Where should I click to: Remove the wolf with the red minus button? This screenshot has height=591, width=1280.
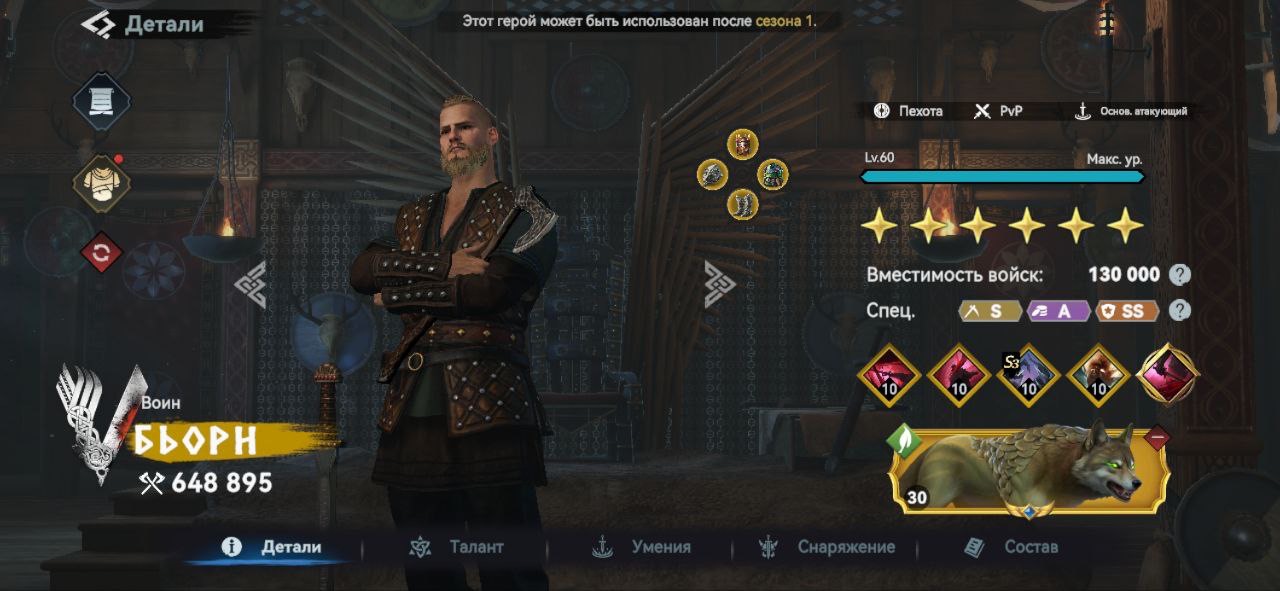(1157, 436)
